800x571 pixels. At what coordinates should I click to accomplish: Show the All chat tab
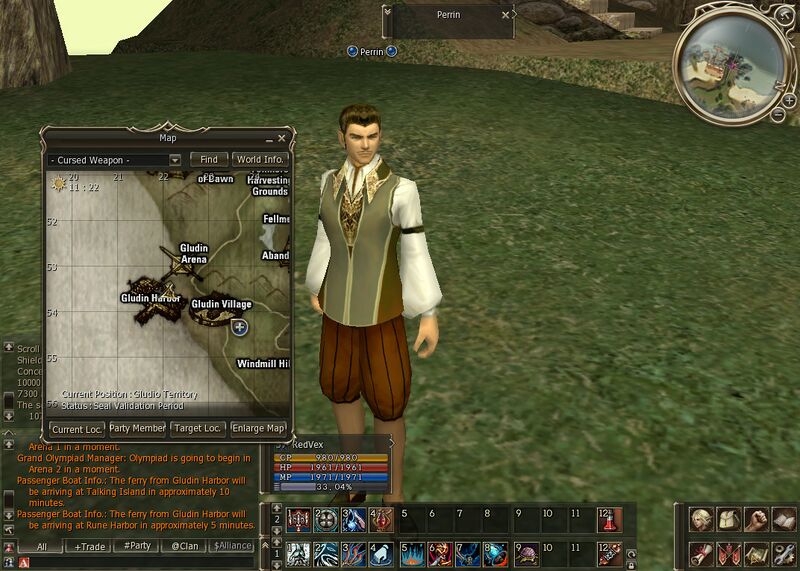[x=42, y=546]
